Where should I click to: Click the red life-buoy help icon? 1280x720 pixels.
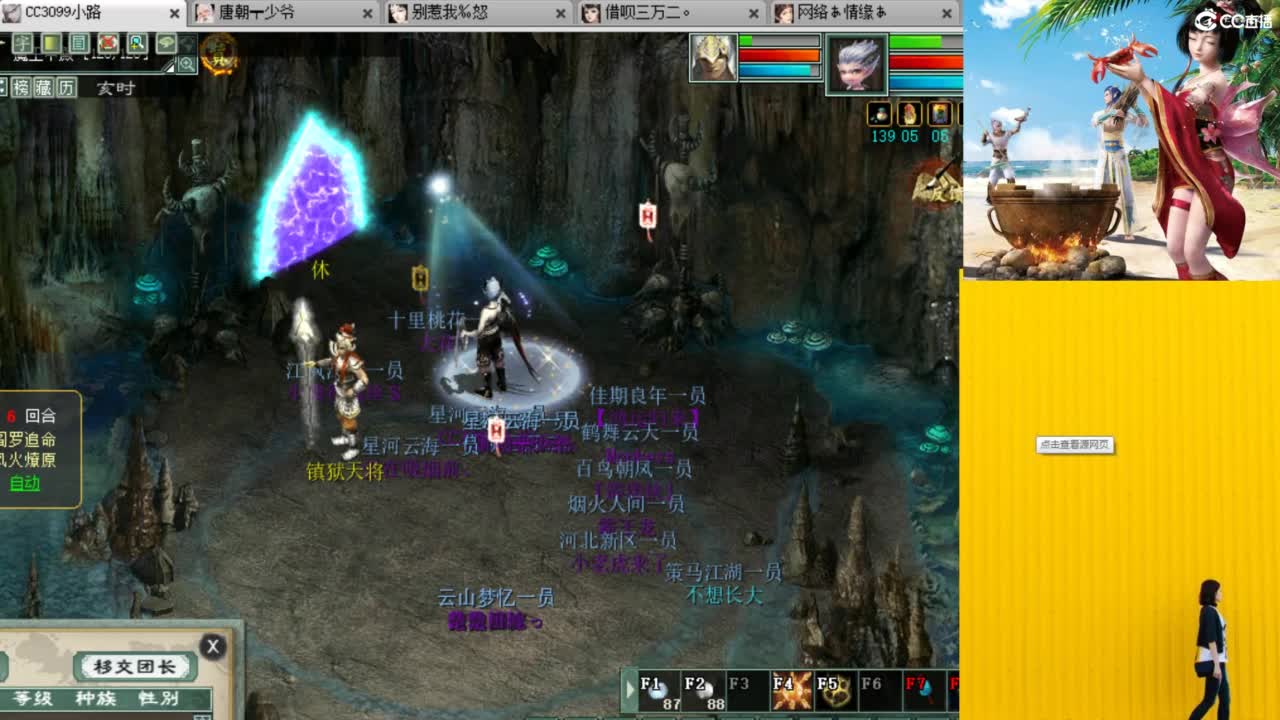click(x=108, y=44)
